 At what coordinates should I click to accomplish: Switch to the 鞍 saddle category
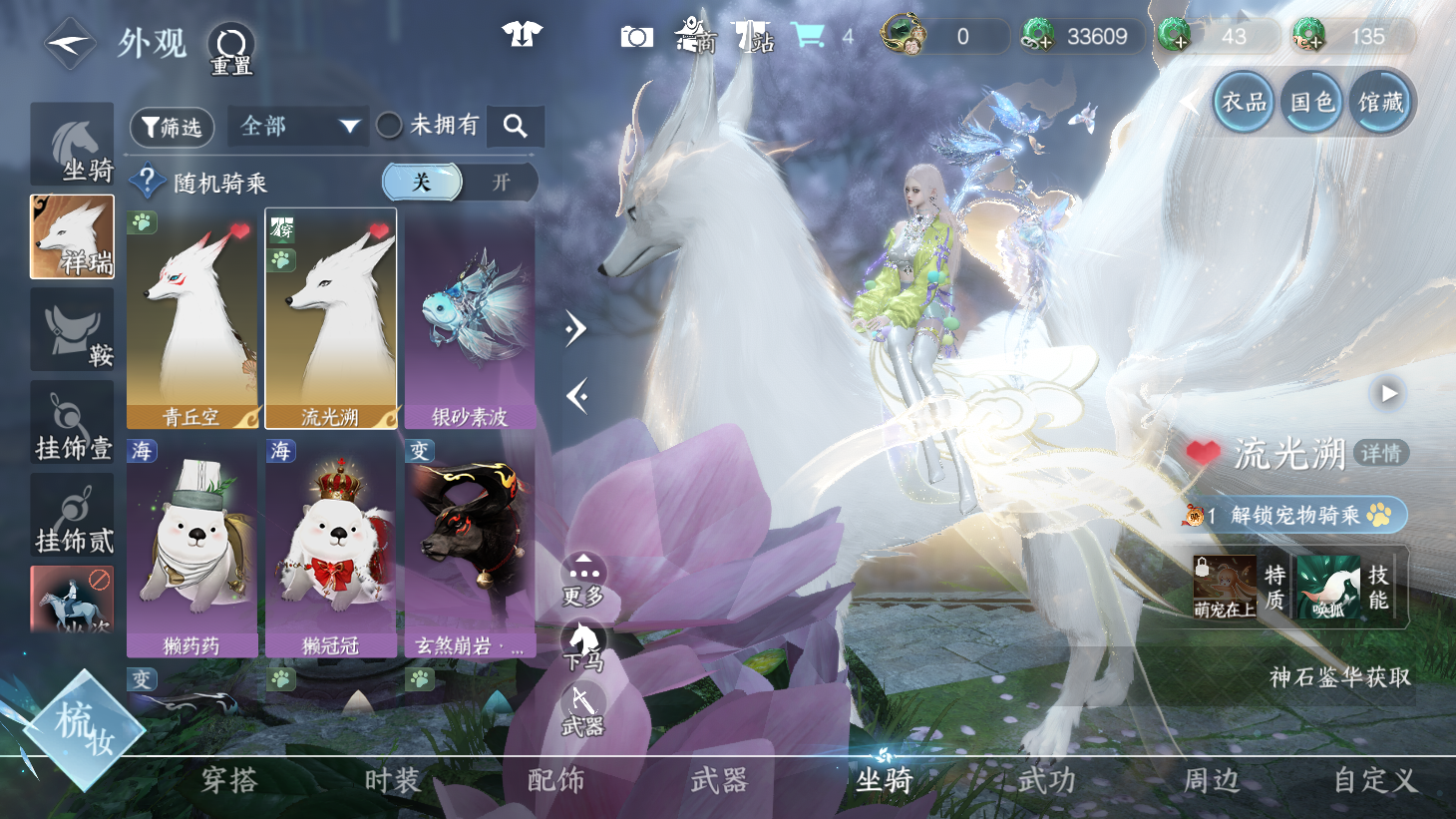coord(73,331)
